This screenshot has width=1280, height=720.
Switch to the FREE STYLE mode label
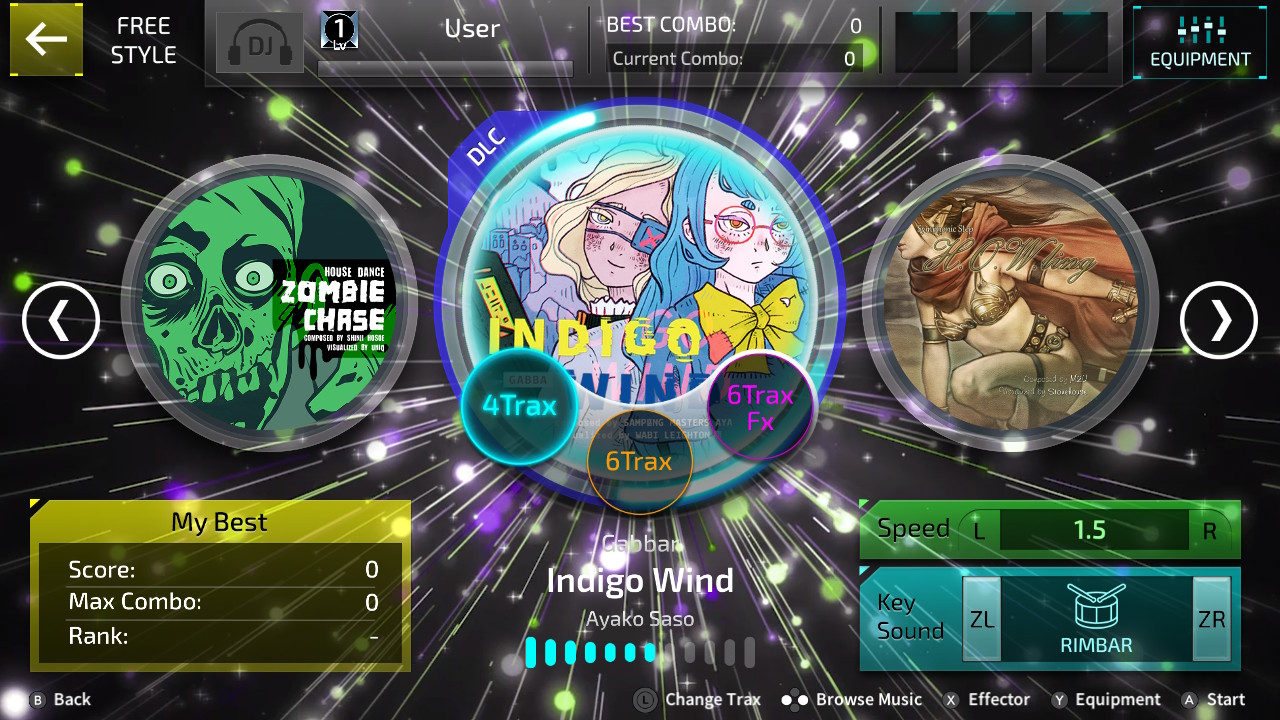pyautogui.click(x=142, y=39)
